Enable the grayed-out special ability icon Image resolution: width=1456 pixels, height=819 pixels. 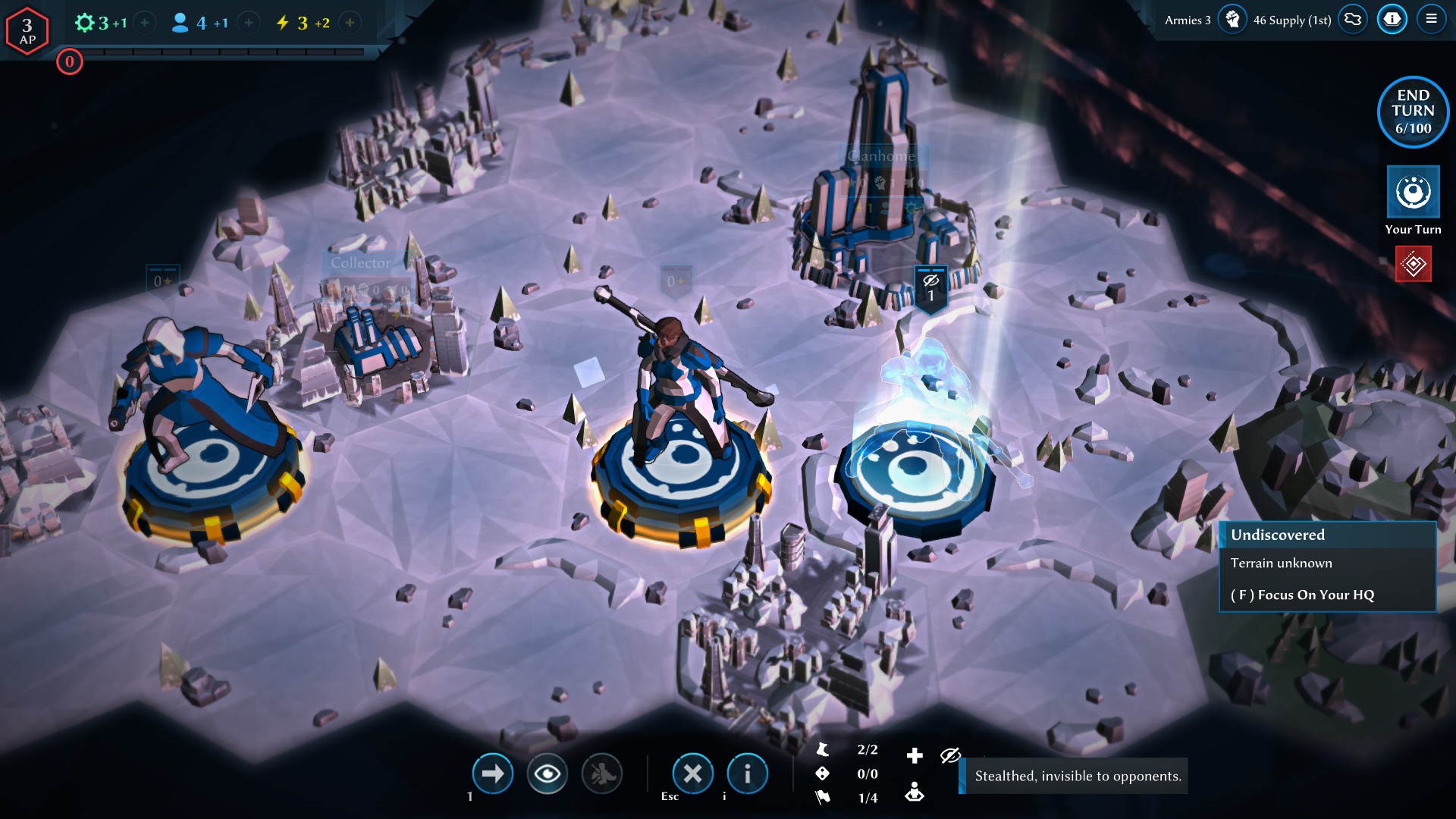[x=604, y=773]
